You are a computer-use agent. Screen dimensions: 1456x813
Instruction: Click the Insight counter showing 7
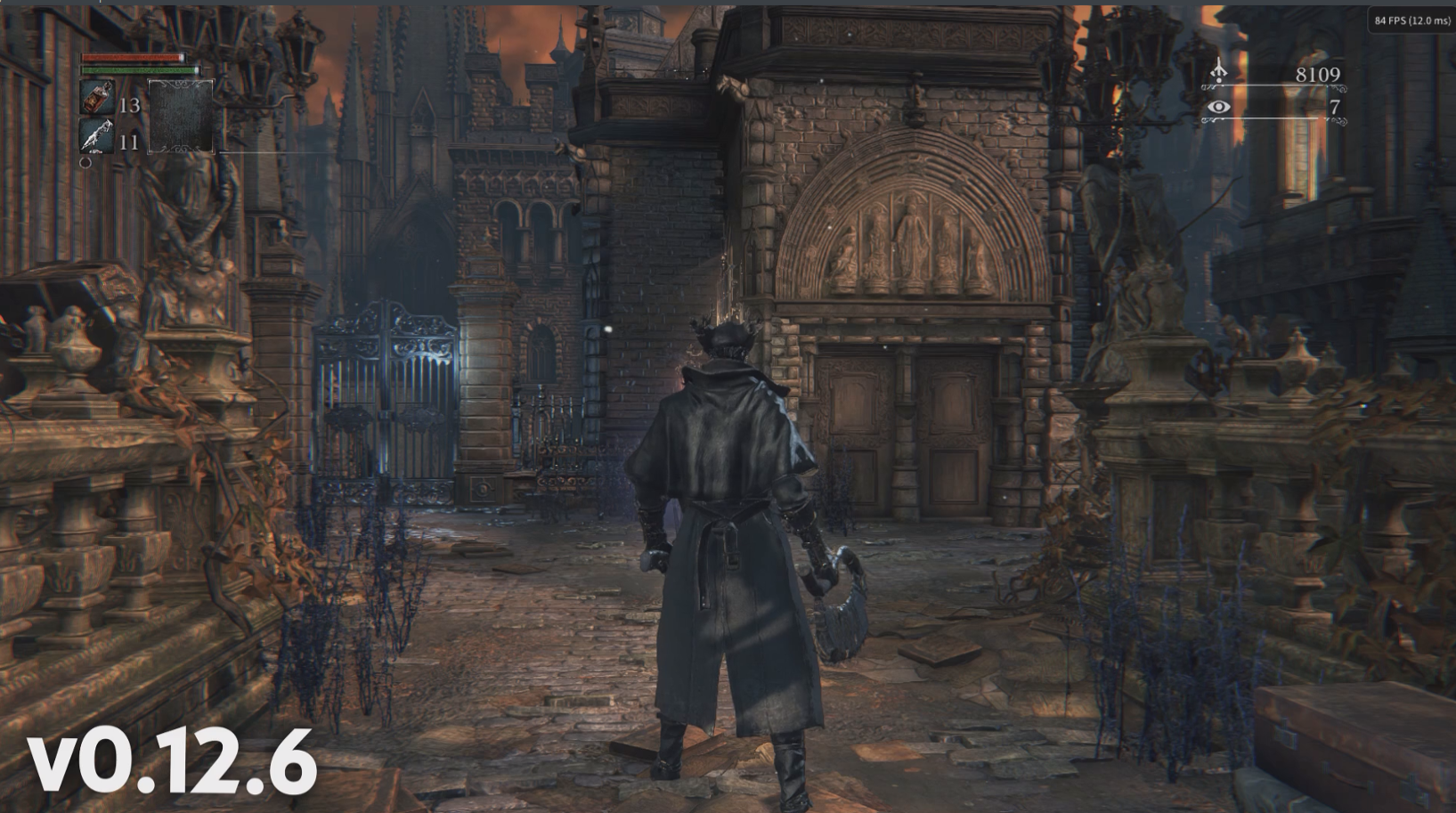pos(1333,109)
